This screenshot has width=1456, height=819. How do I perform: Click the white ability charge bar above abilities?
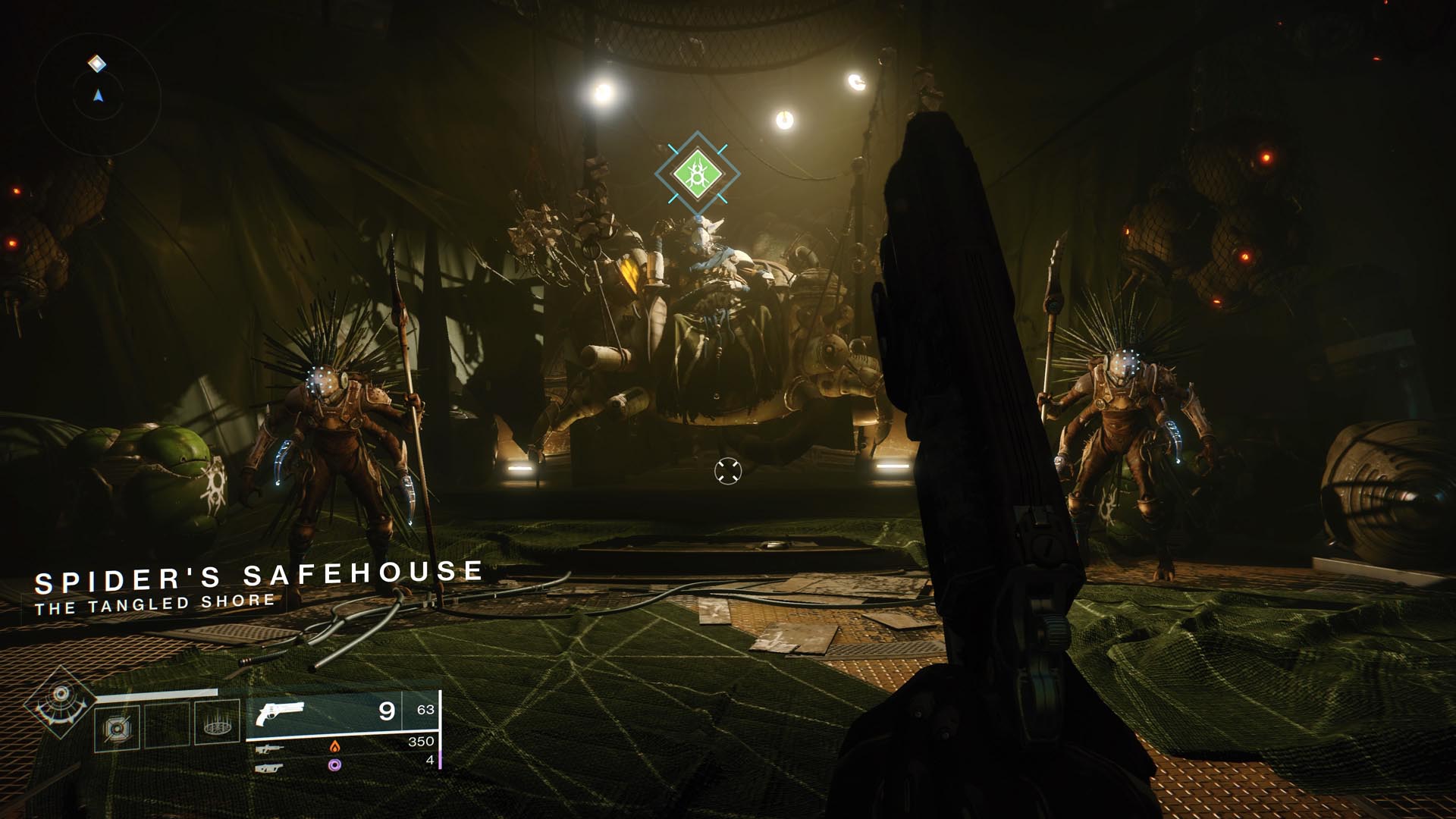(158, 692)
